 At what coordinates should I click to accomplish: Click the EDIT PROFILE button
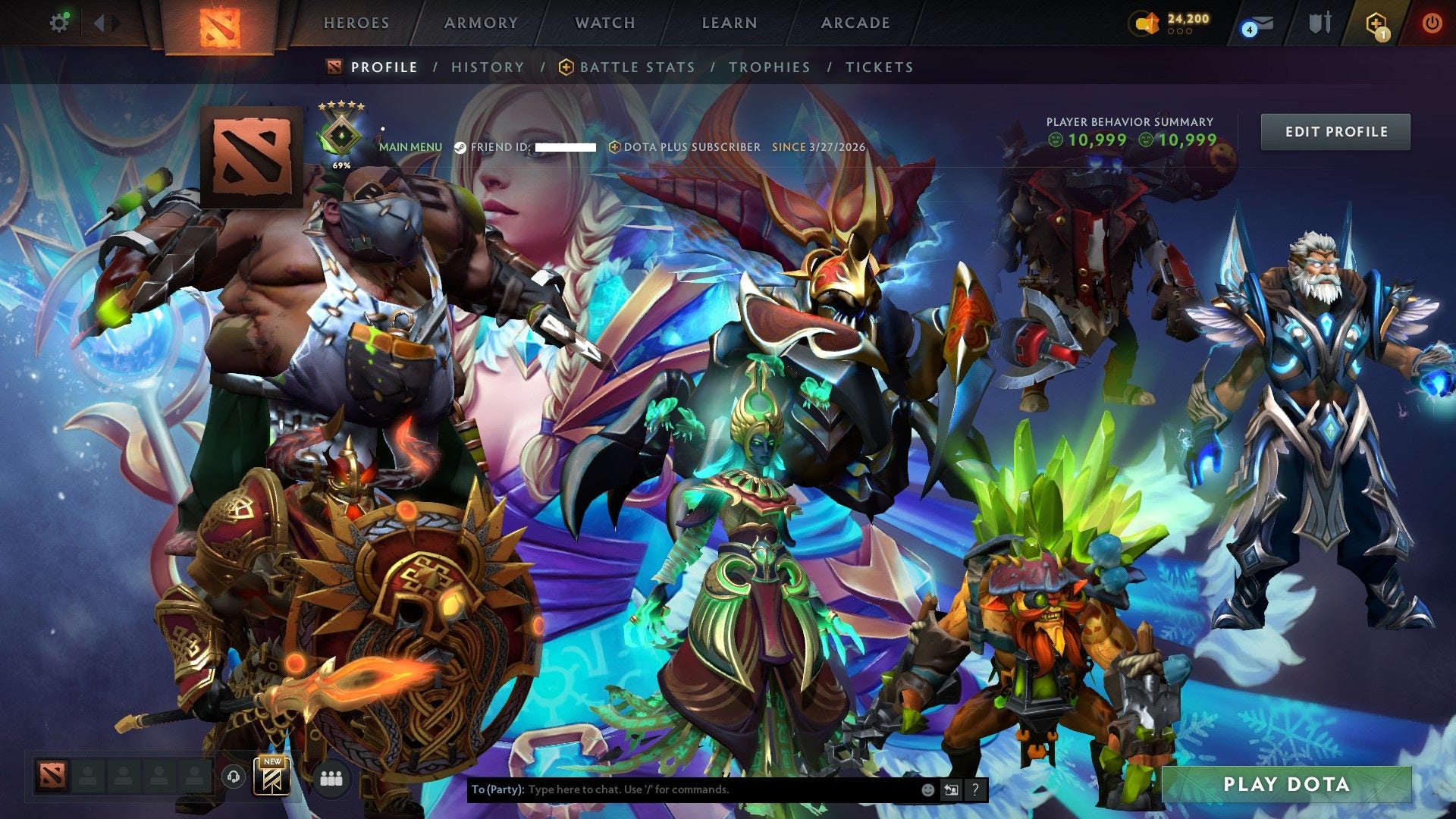click(x=1335, y=131)
